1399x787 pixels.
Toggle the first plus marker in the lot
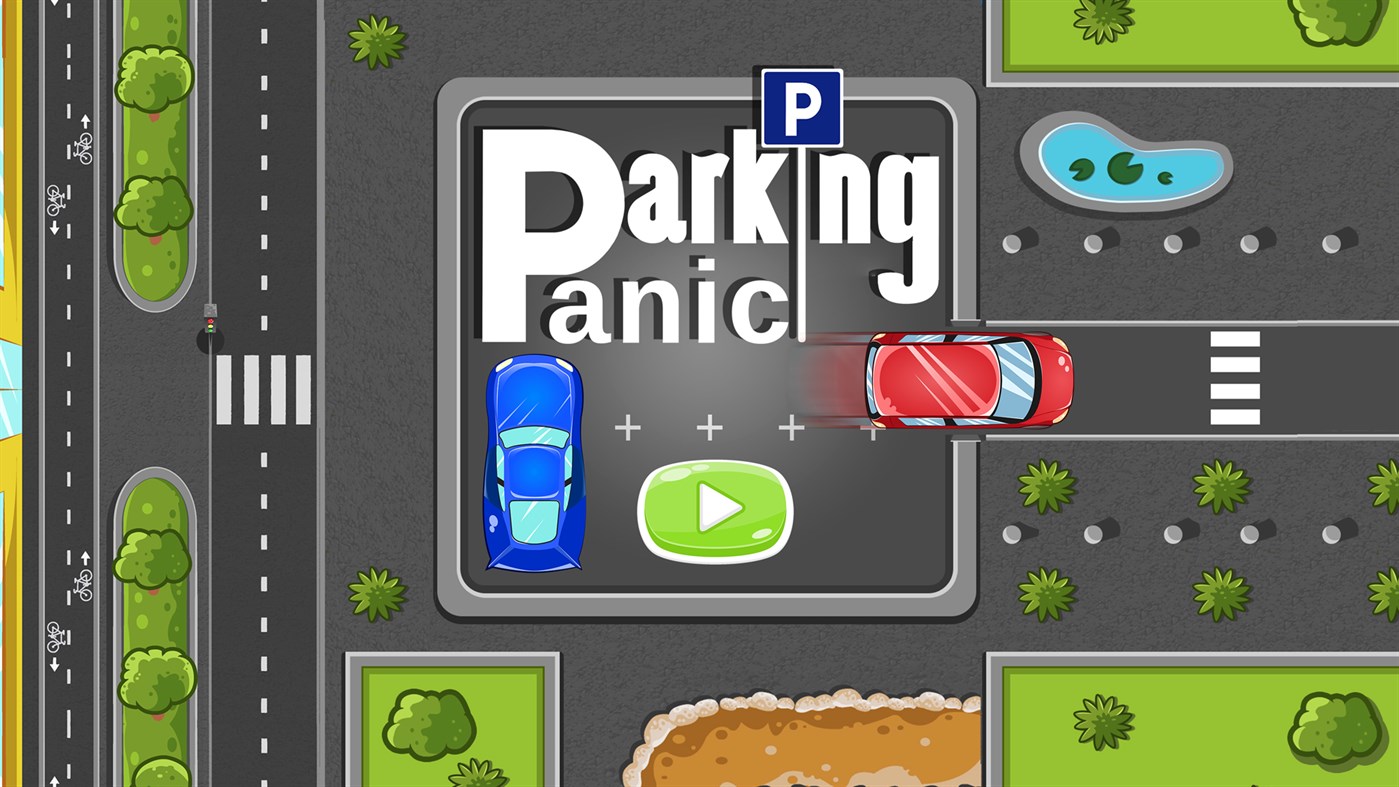pos(628,427)
